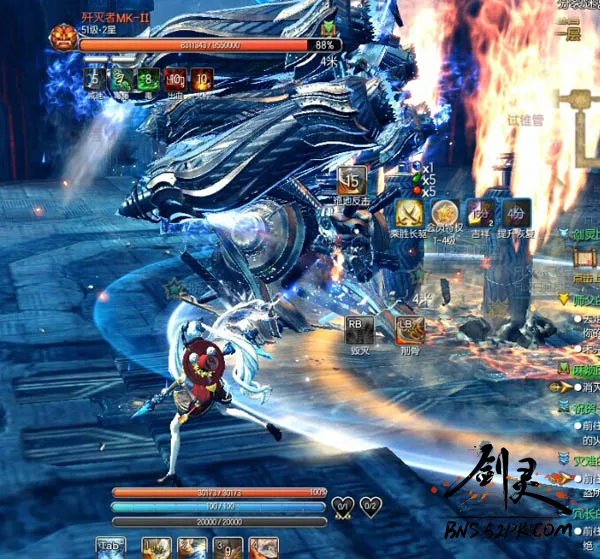Click the 会员特权 gold star icon
This screenshot has height=559, width=600.
click(x=444, y=212)
